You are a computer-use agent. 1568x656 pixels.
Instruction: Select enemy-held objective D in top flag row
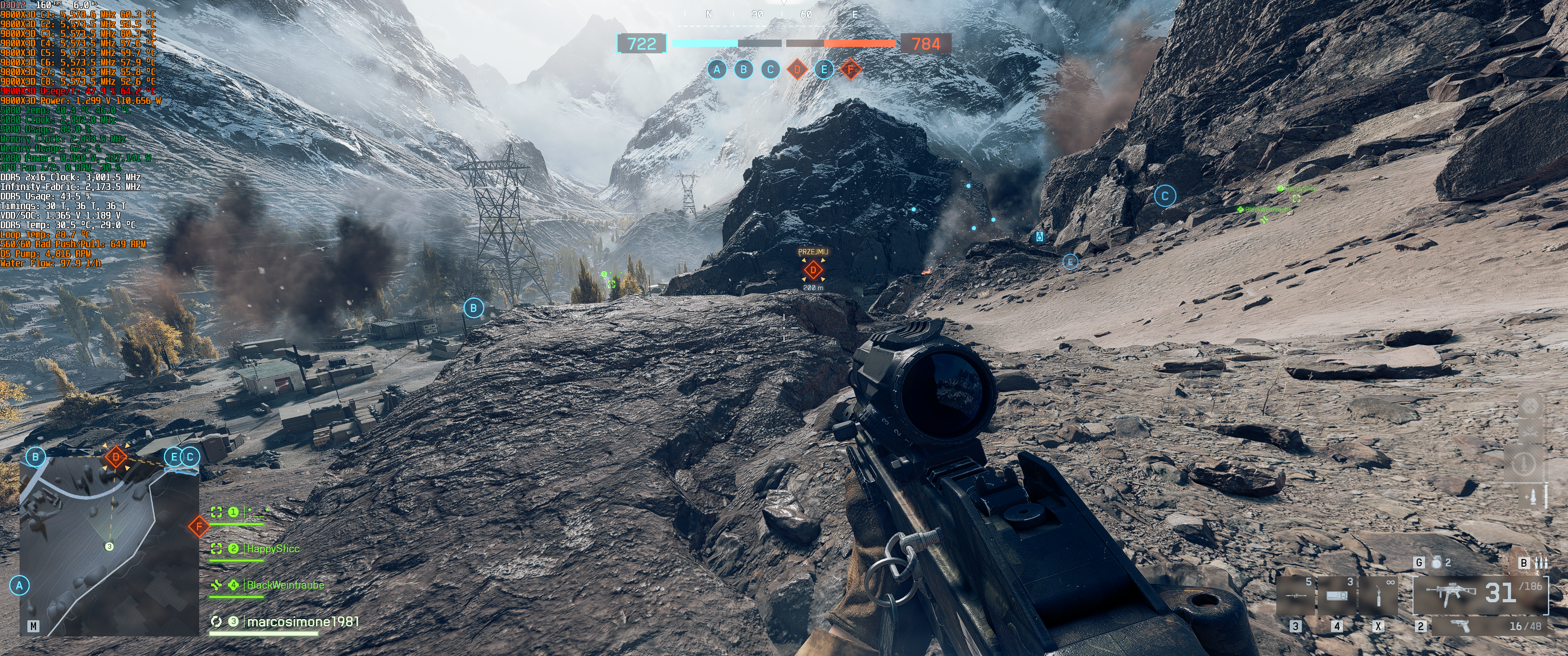pyautogui.click(x=797, y=69)
